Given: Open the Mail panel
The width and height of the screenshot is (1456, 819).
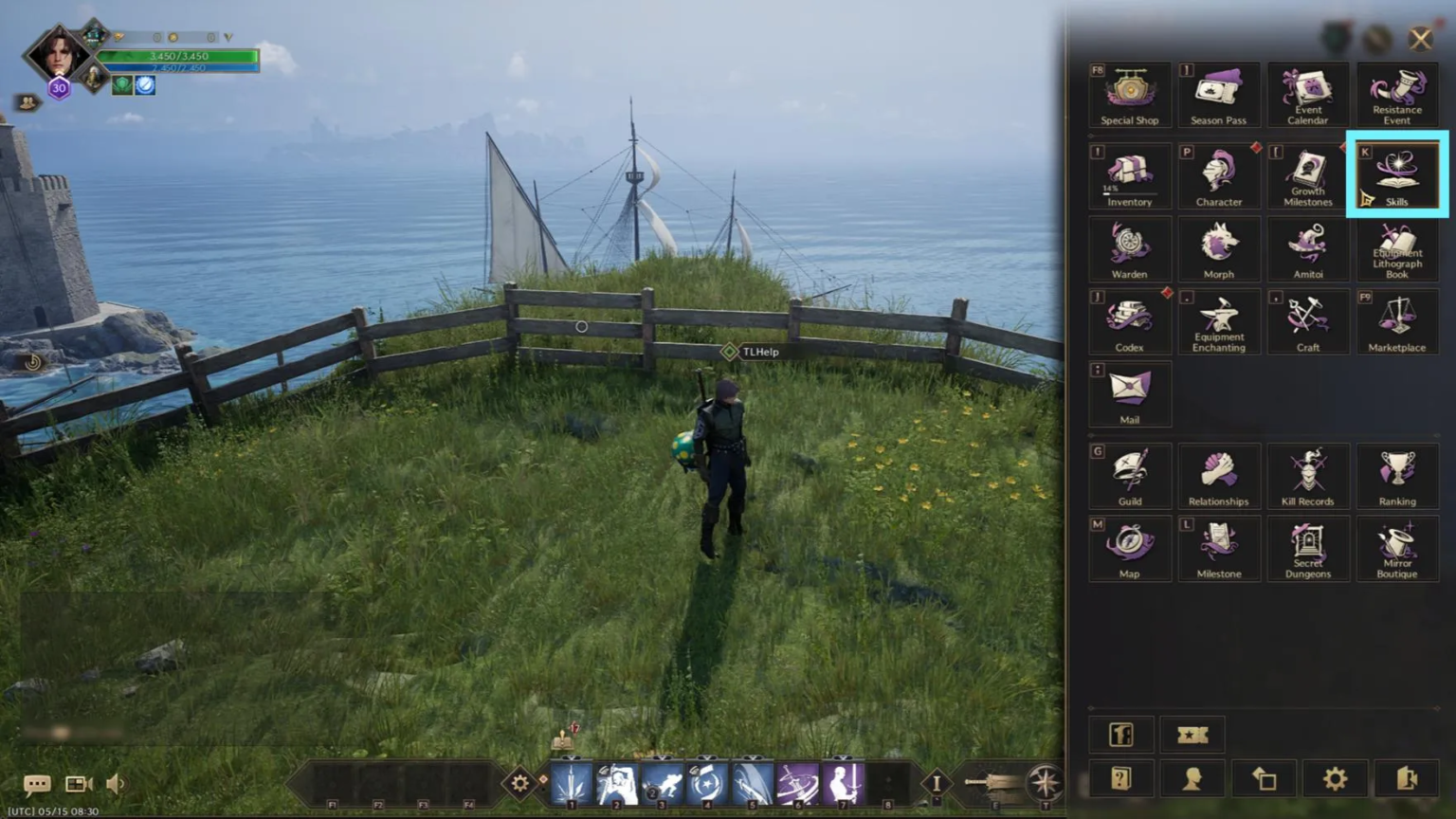Looking at the screenshot, I should coord(1129,394).
